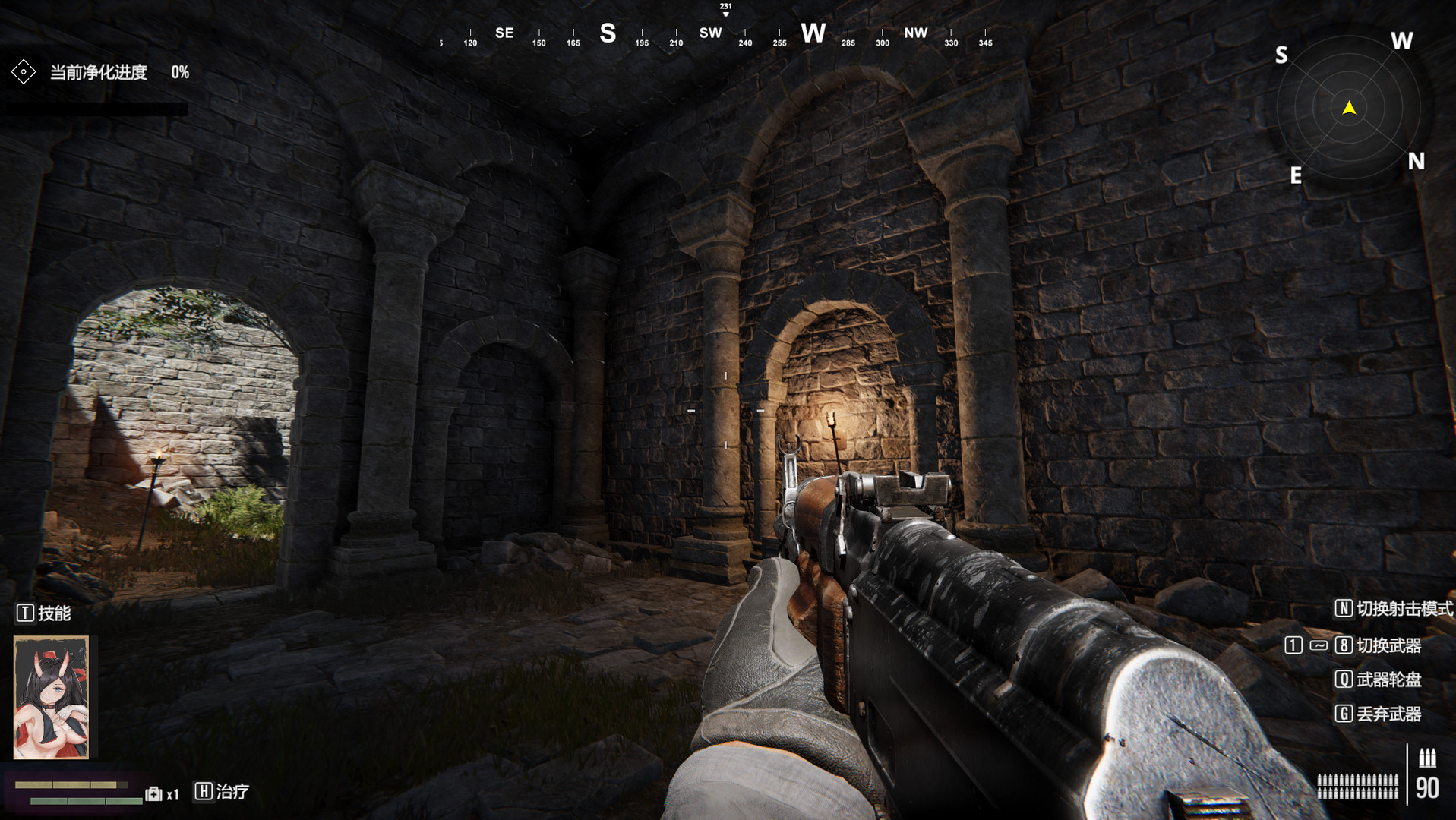Select the SW marker on the compass strip
This screenshot has width=1456, height=820.
tap(709, 33)
